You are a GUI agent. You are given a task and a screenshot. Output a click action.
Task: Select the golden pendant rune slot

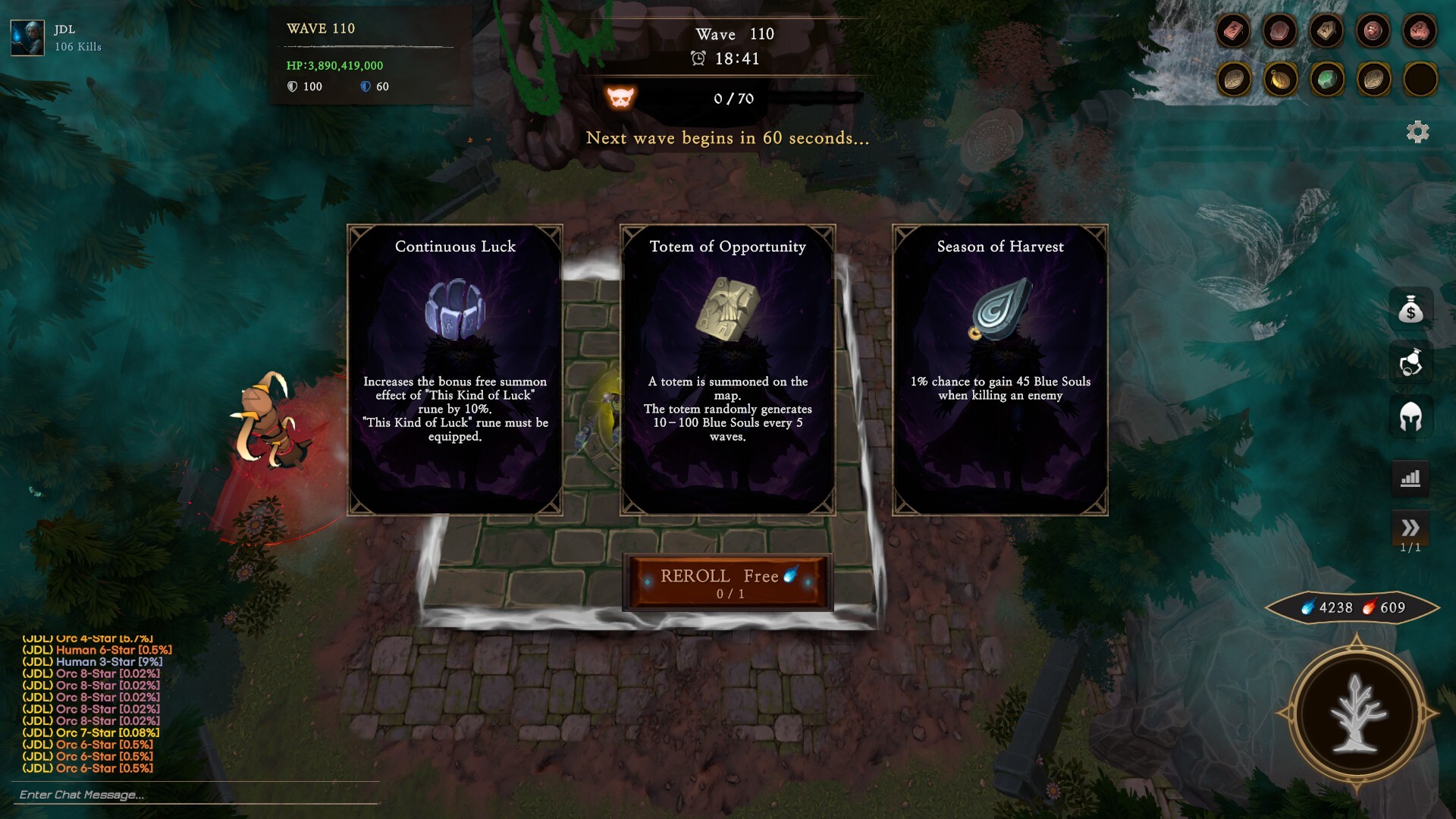pos(1280,79)
